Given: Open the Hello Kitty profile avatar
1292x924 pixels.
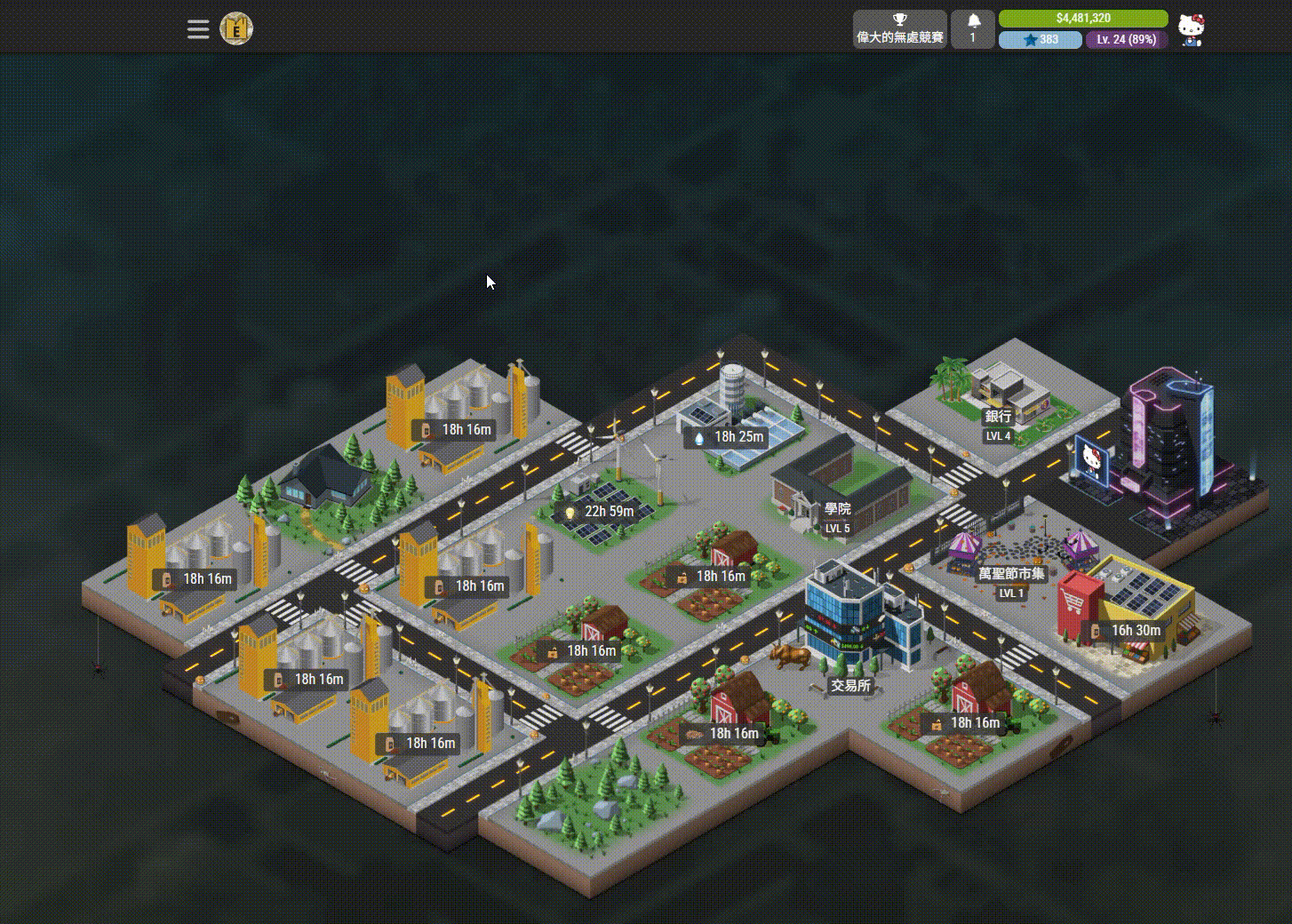Looking at the screenshot, I should coord(1191,29).
